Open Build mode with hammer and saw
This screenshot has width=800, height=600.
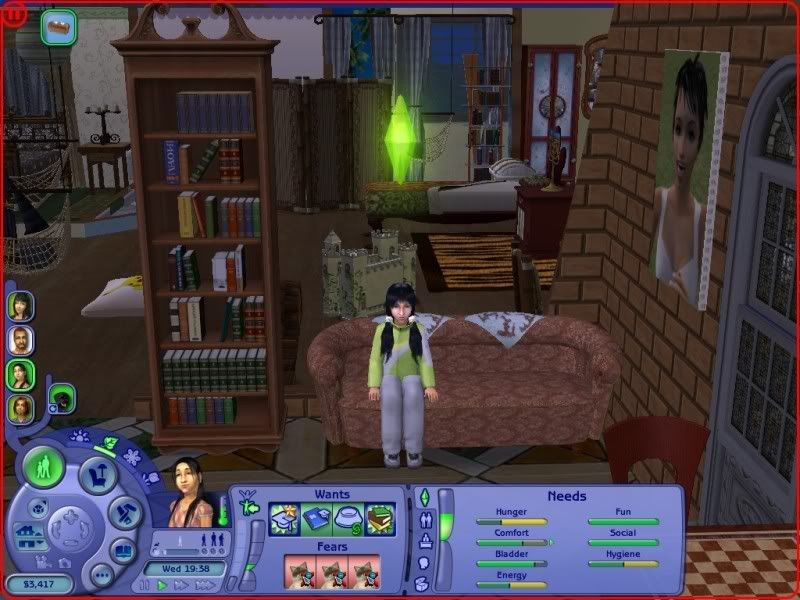(123, 513)
